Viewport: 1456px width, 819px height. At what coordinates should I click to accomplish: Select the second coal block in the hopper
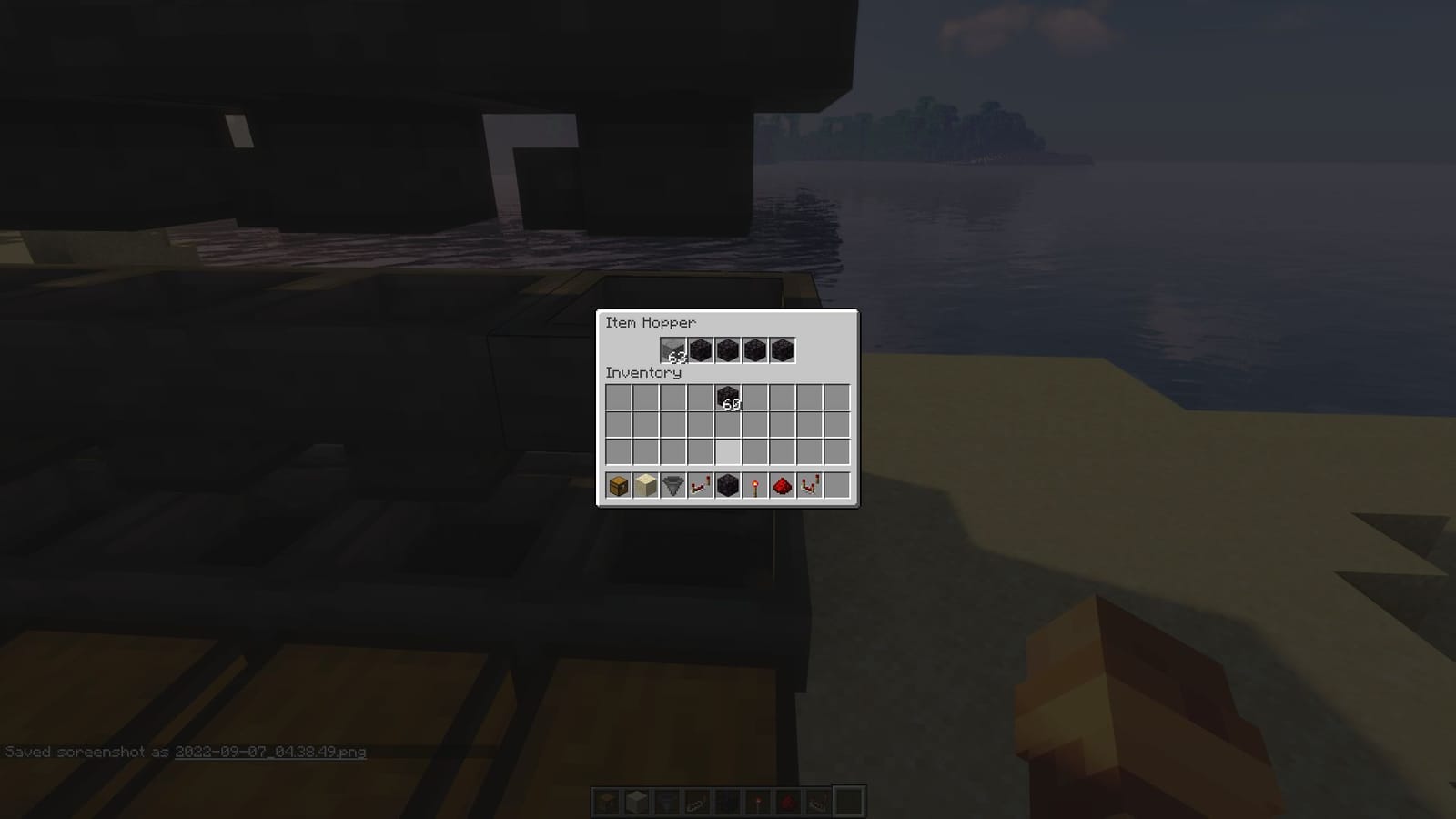[727, 351]
